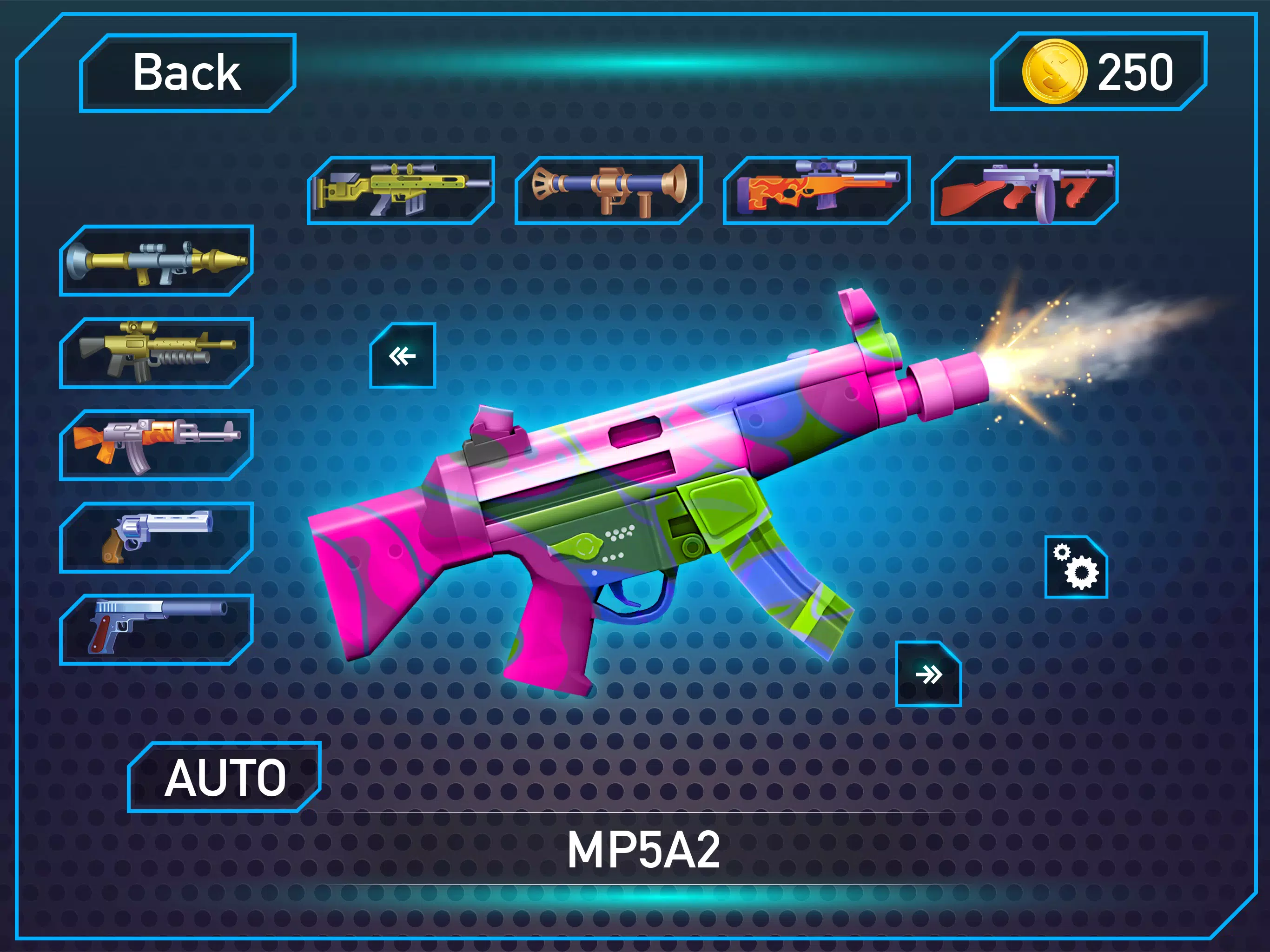Pick the orange camo sniper rifle

816,190
